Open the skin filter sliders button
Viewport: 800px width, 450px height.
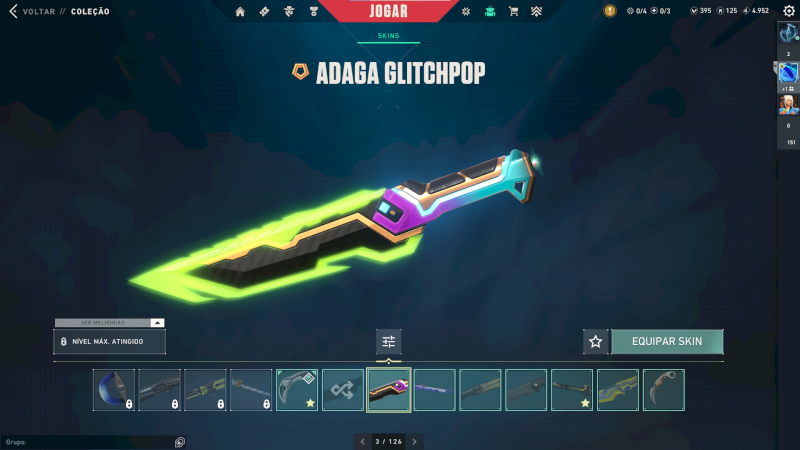click(389, 342)
